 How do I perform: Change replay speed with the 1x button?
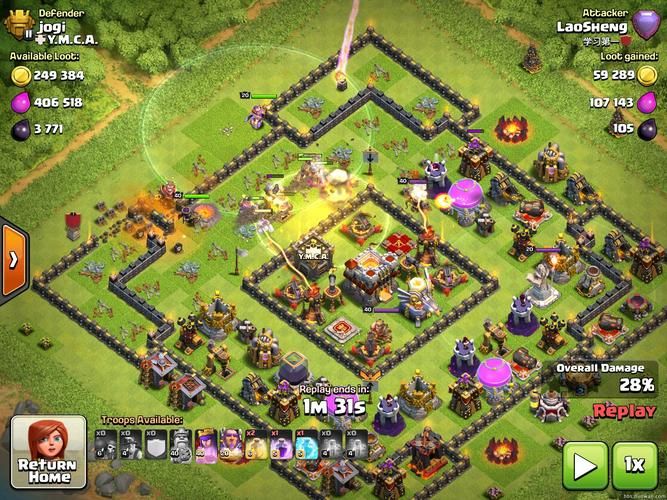[634, 465]
